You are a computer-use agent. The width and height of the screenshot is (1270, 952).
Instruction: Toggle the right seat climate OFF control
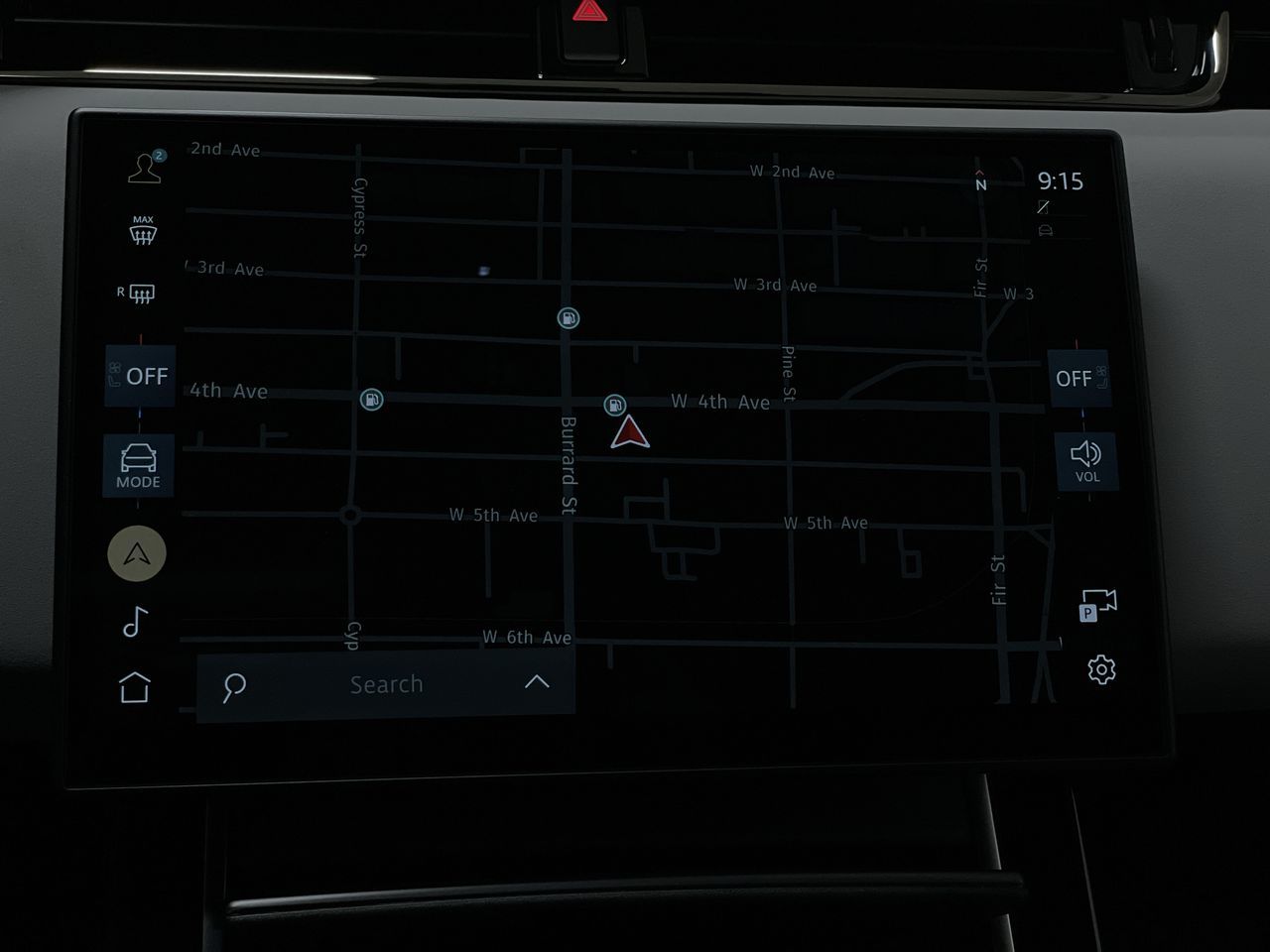click(x=1079, y=378)
